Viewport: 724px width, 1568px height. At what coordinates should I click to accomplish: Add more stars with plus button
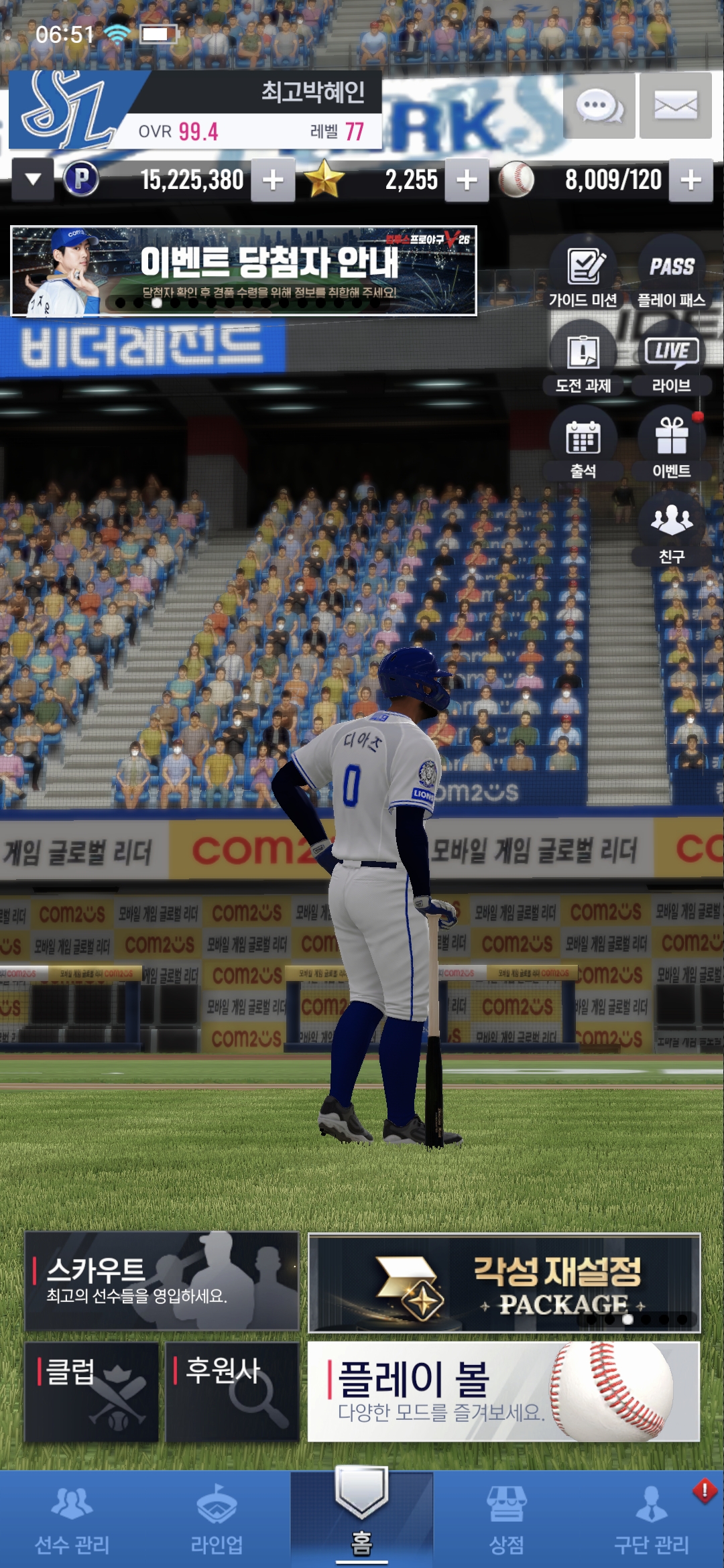click(x=467, y=180)
